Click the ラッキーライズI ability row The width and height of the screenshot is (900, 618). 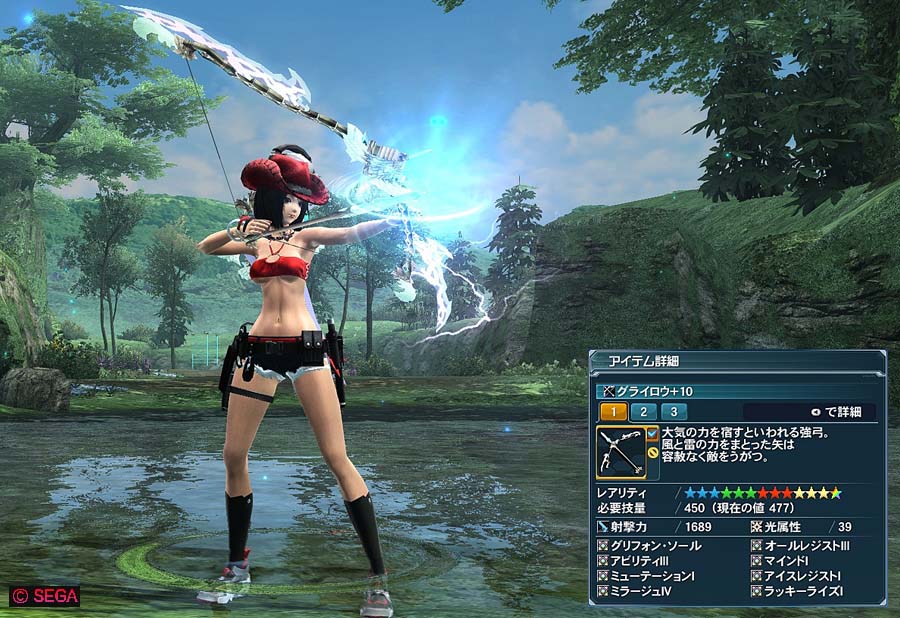pyautogui.click(x=803, y=592)
